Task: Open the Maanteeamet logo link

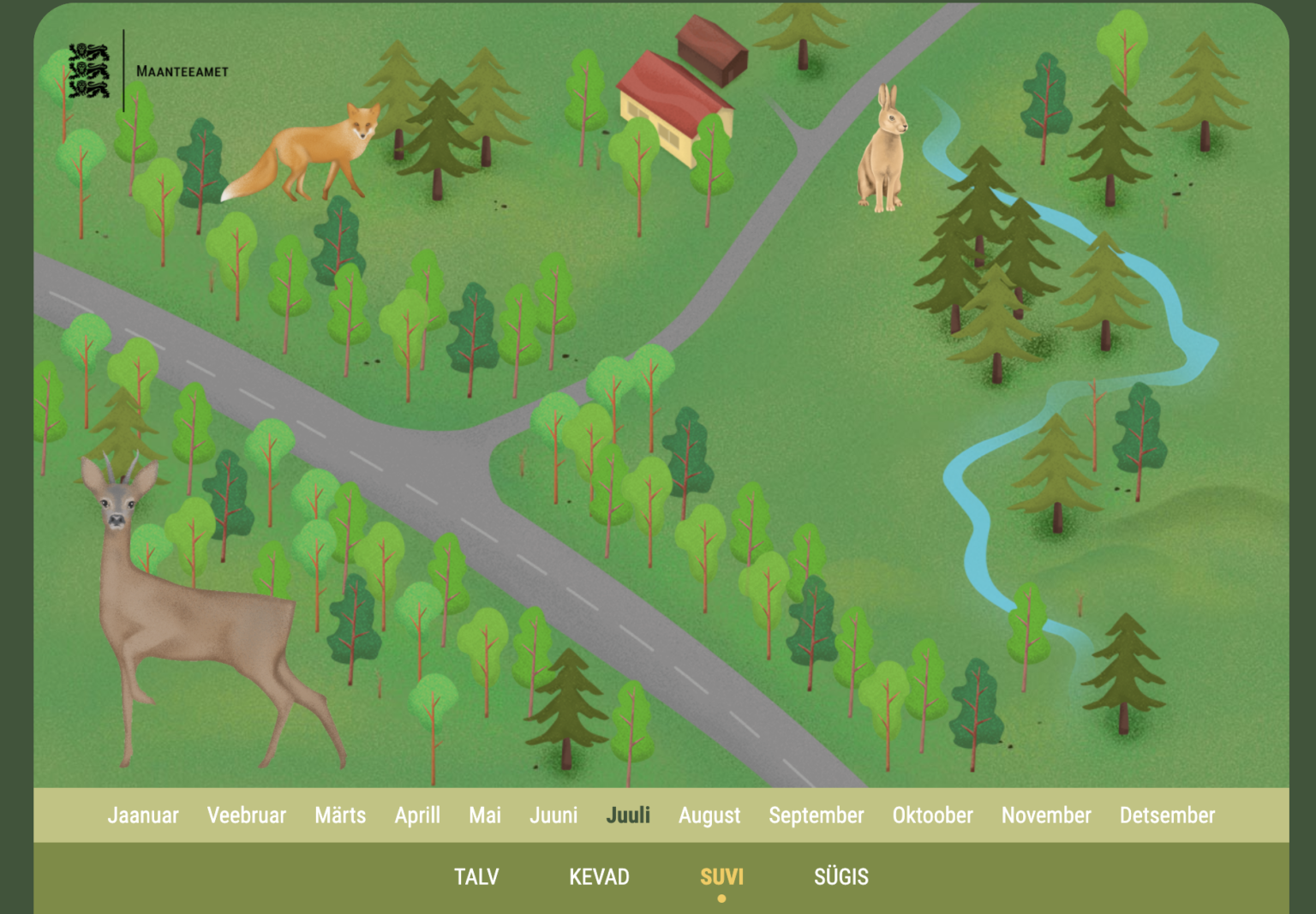Action: point(147,71)
